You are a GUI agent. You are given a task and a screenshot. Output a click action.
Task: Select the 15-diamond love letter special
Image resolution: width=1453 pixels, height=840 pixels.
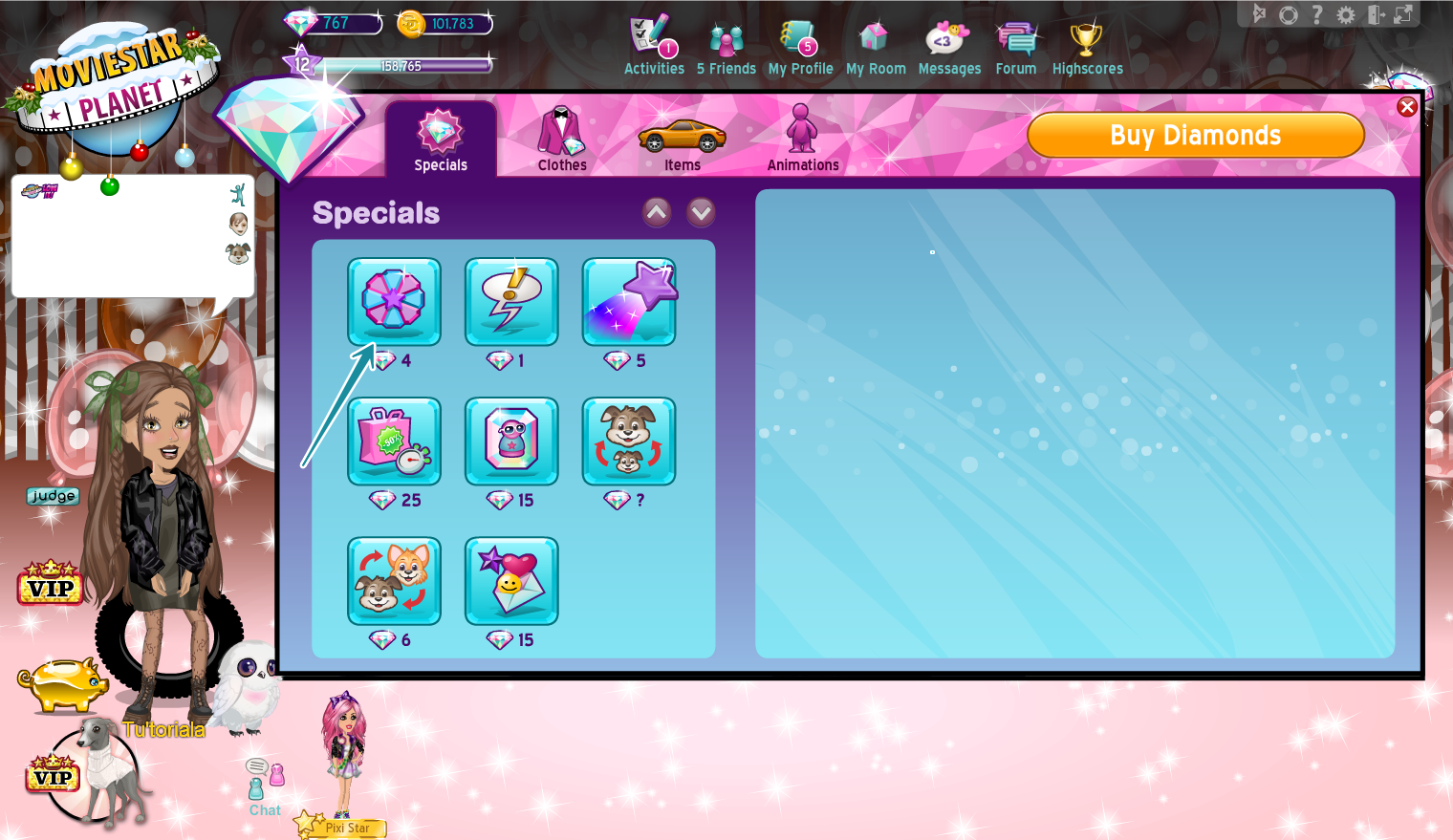(x=511, y=580)
